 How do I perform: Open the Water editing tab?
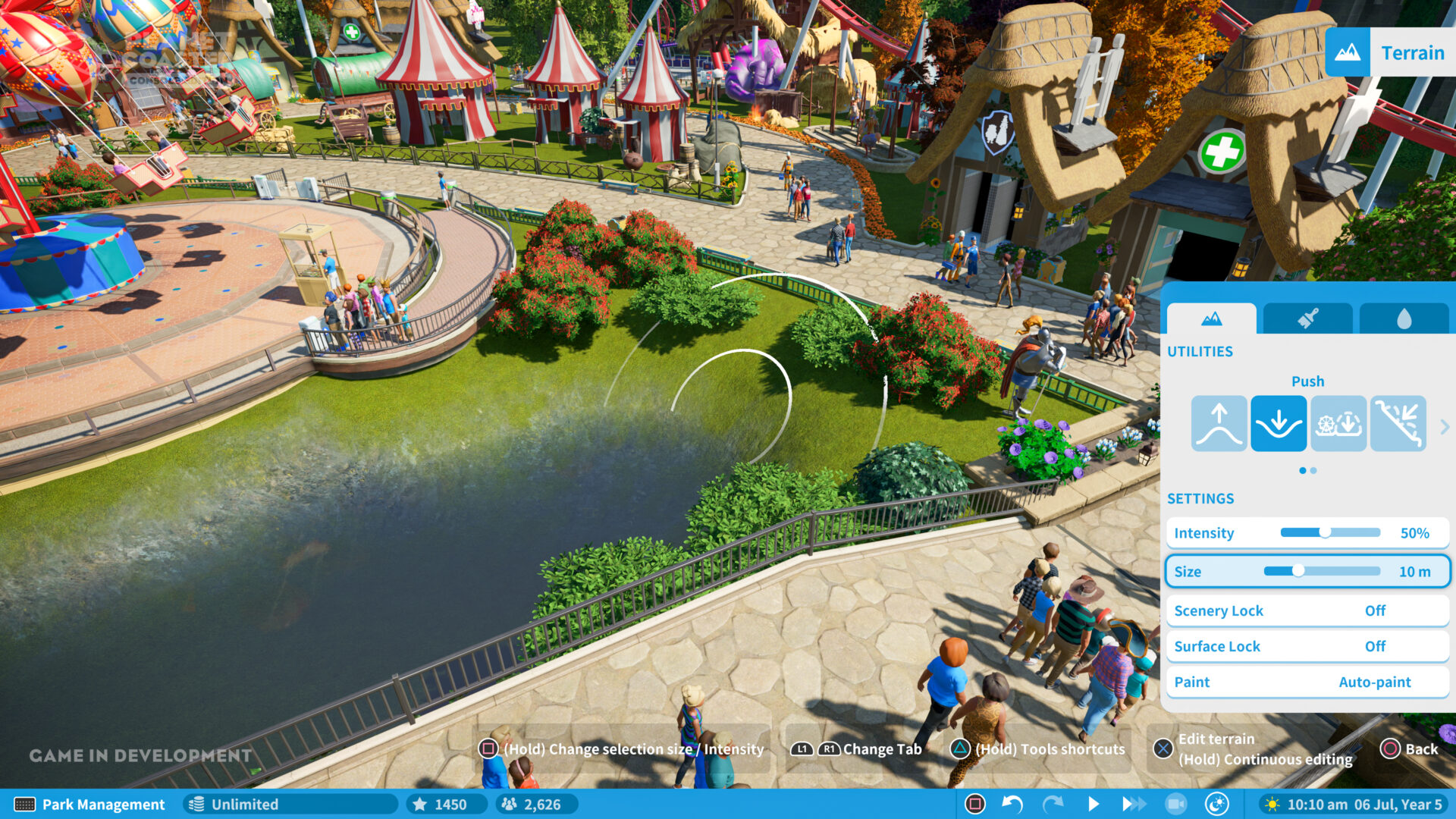[1404, 318]
